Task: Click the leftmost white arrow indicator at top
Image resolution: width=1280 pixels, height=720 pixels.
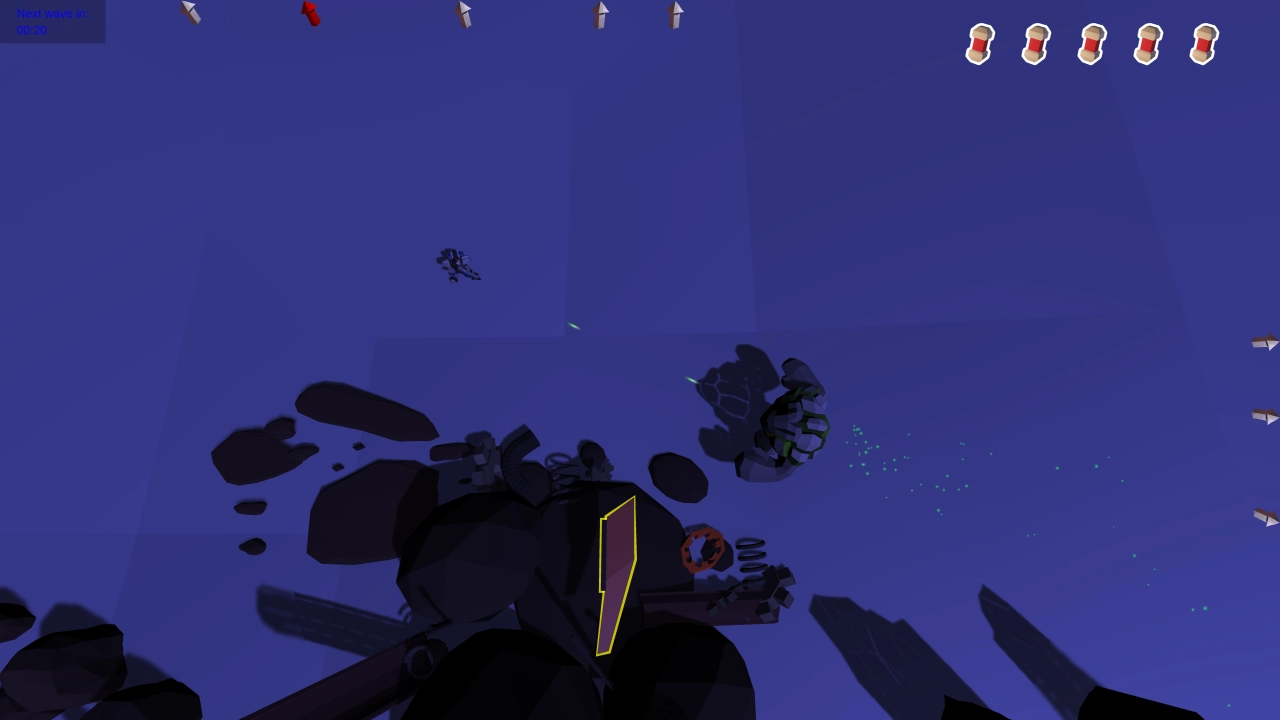Action: pos(190,12)
